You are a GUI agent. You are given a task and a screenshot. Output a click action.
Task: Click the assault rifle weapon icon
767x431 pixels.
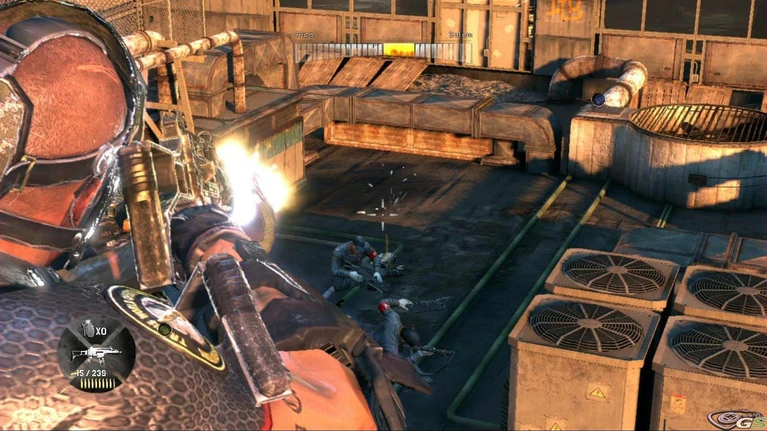pyautogui.click(x=95, y=353)
